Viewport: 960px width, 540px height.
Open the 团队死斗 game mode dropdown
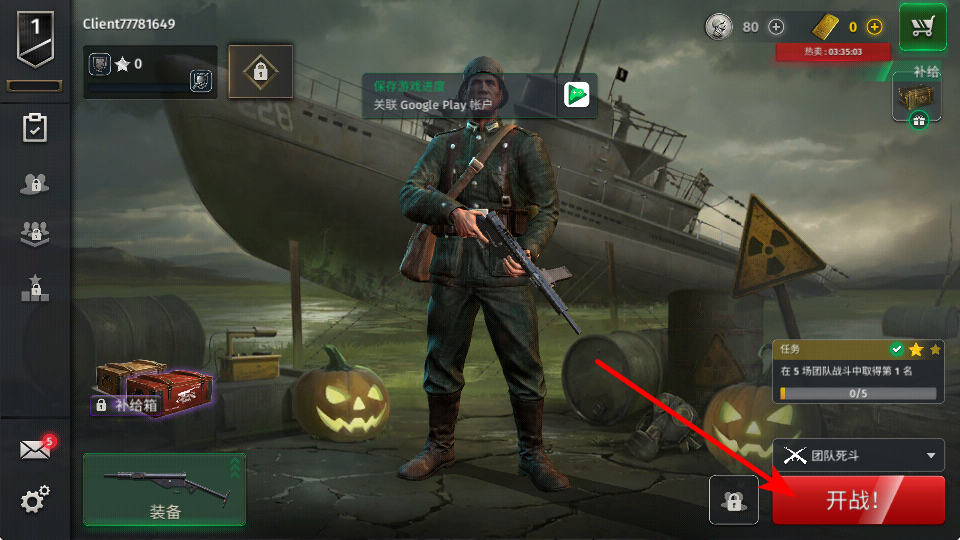pos(858,455)
